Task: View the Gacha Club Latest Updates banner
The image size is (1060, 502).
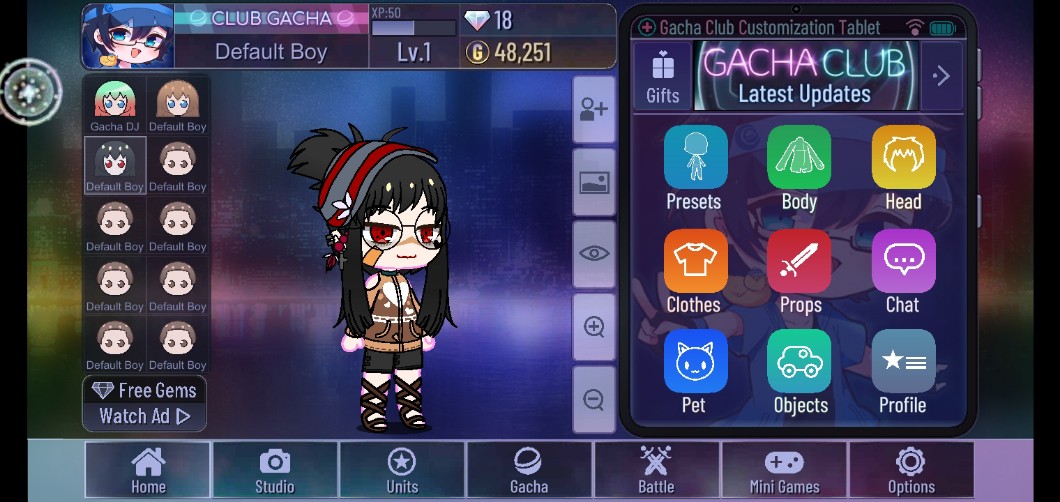Action: coord(804,76)
